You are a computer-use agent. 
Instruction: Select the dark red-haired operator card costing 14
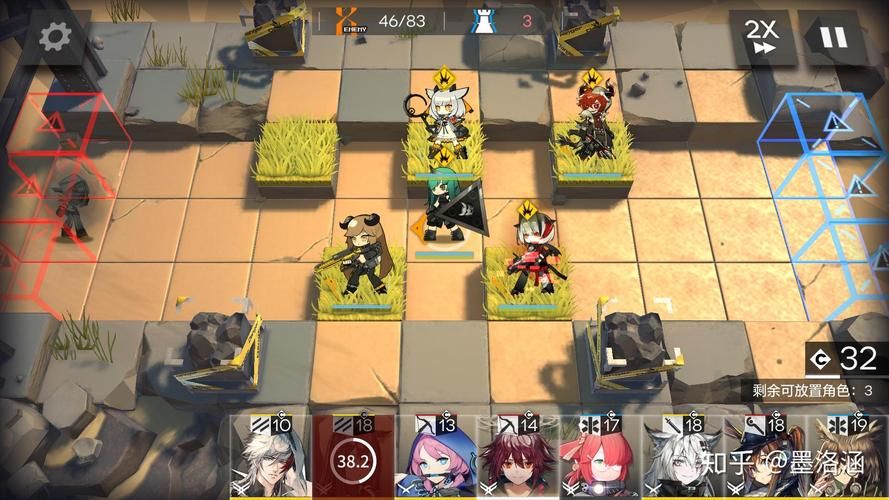pos(518,458)
